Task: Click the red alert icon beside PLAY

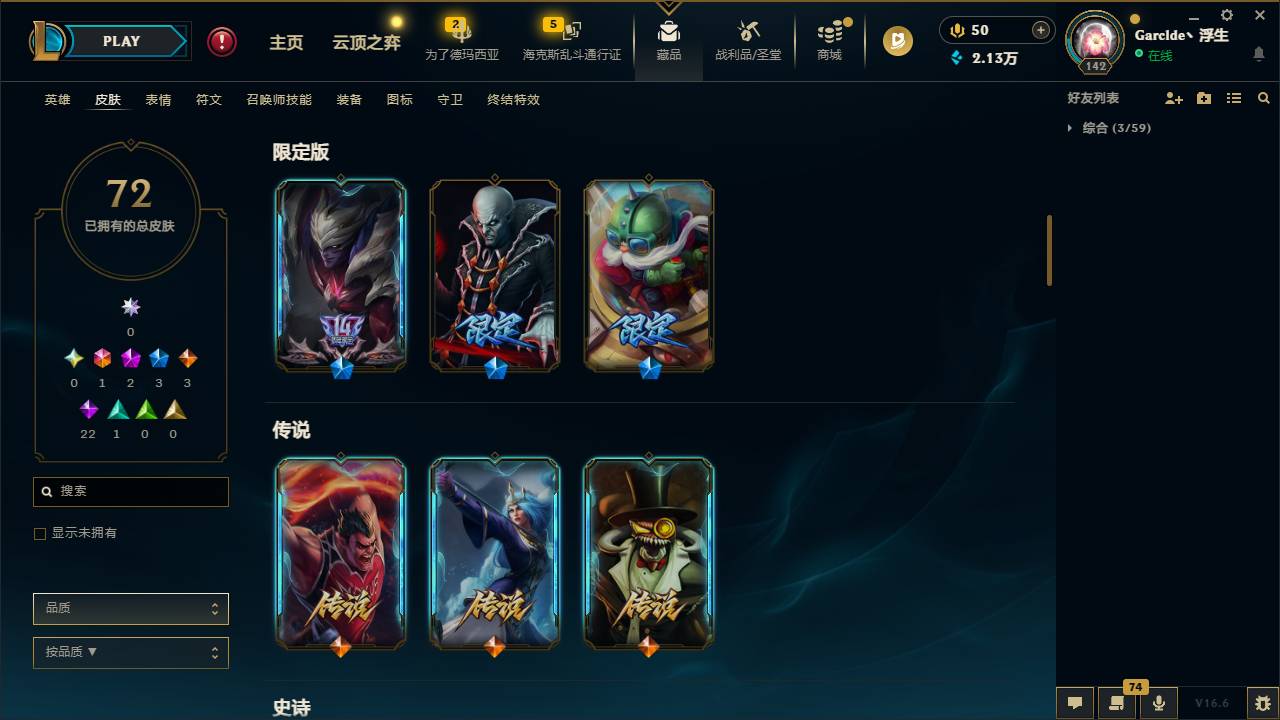Action: click(x=220, y=42)
